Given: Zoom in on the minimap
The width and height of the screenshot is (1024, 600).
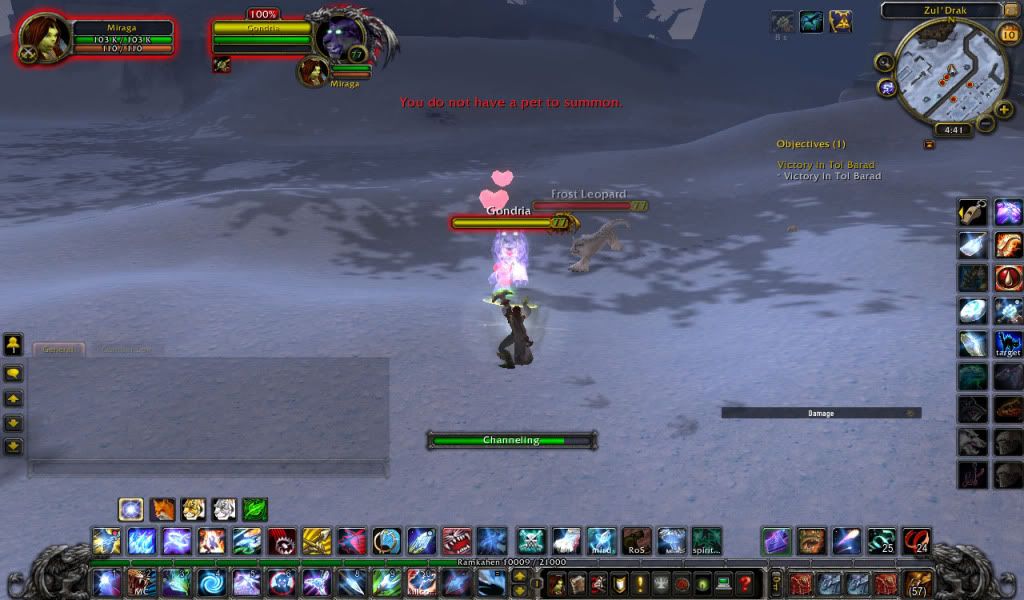Looking at the screenshot, I should point(1003,108).
